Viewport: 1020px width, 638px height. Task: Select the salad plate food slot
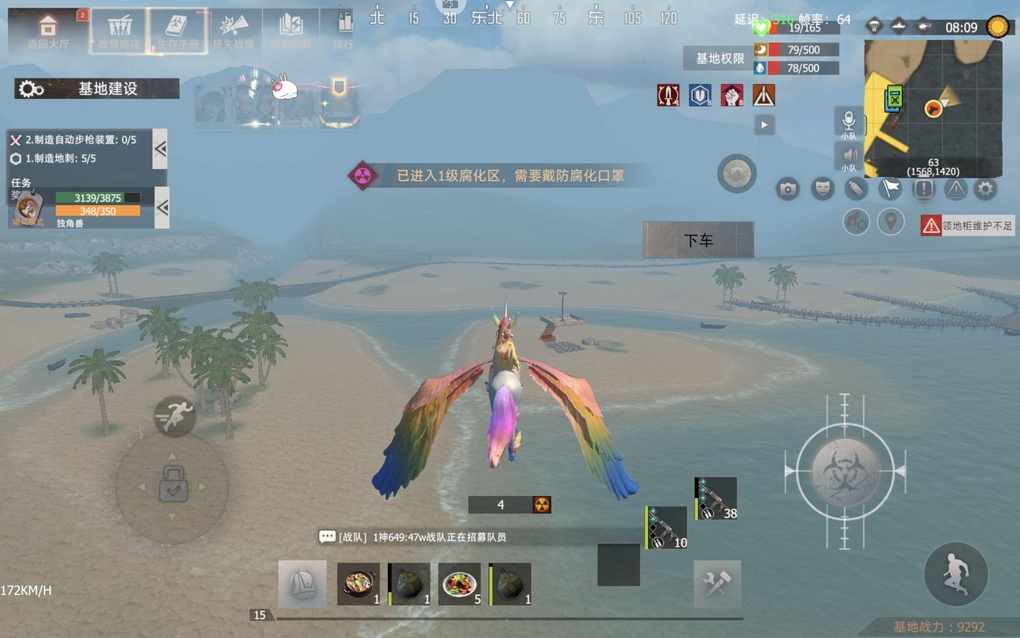(x=459, y=583)
